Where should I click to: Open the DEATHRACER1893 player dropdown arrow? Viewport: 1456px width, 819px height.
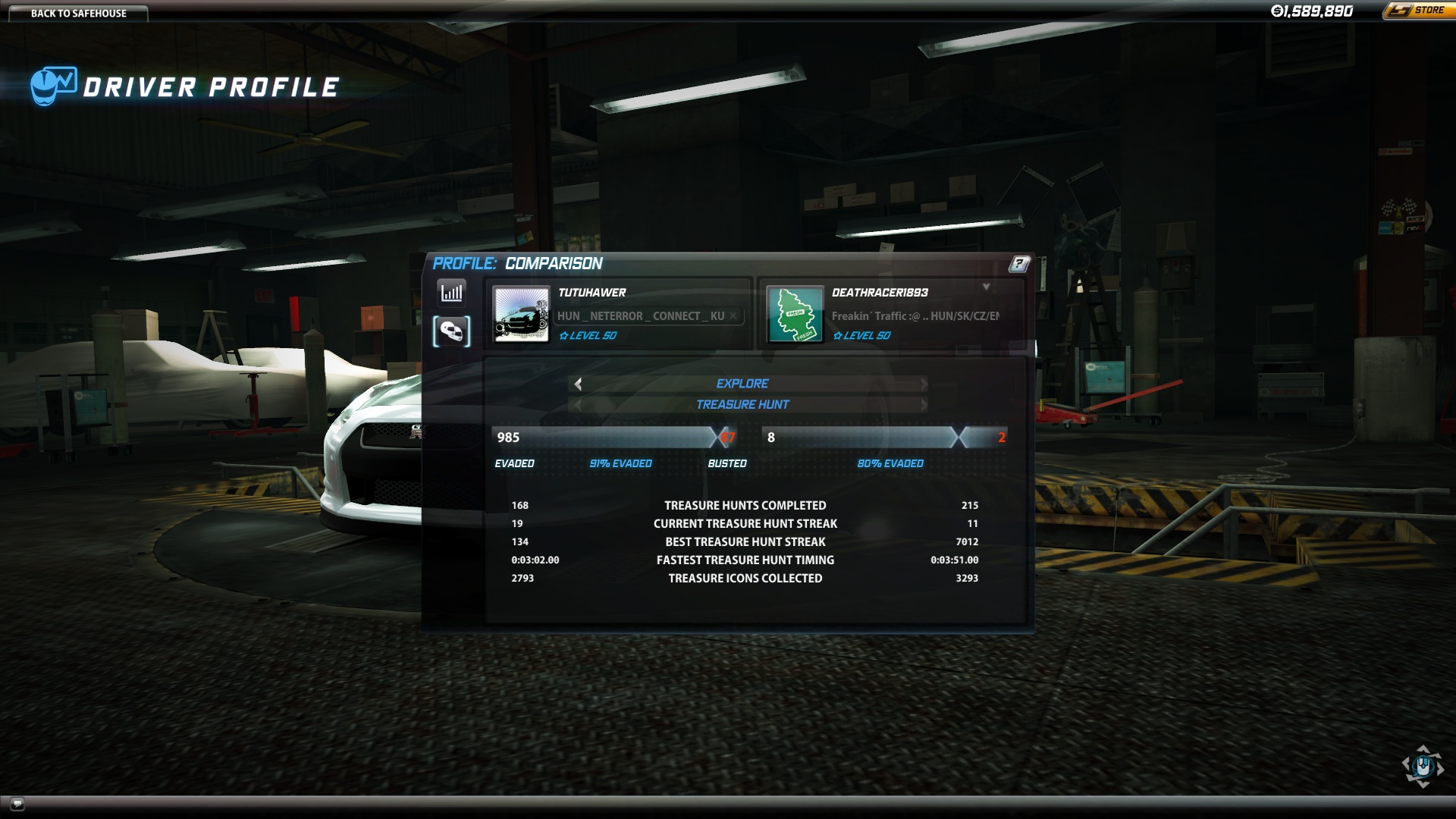[x=986, y=287]
